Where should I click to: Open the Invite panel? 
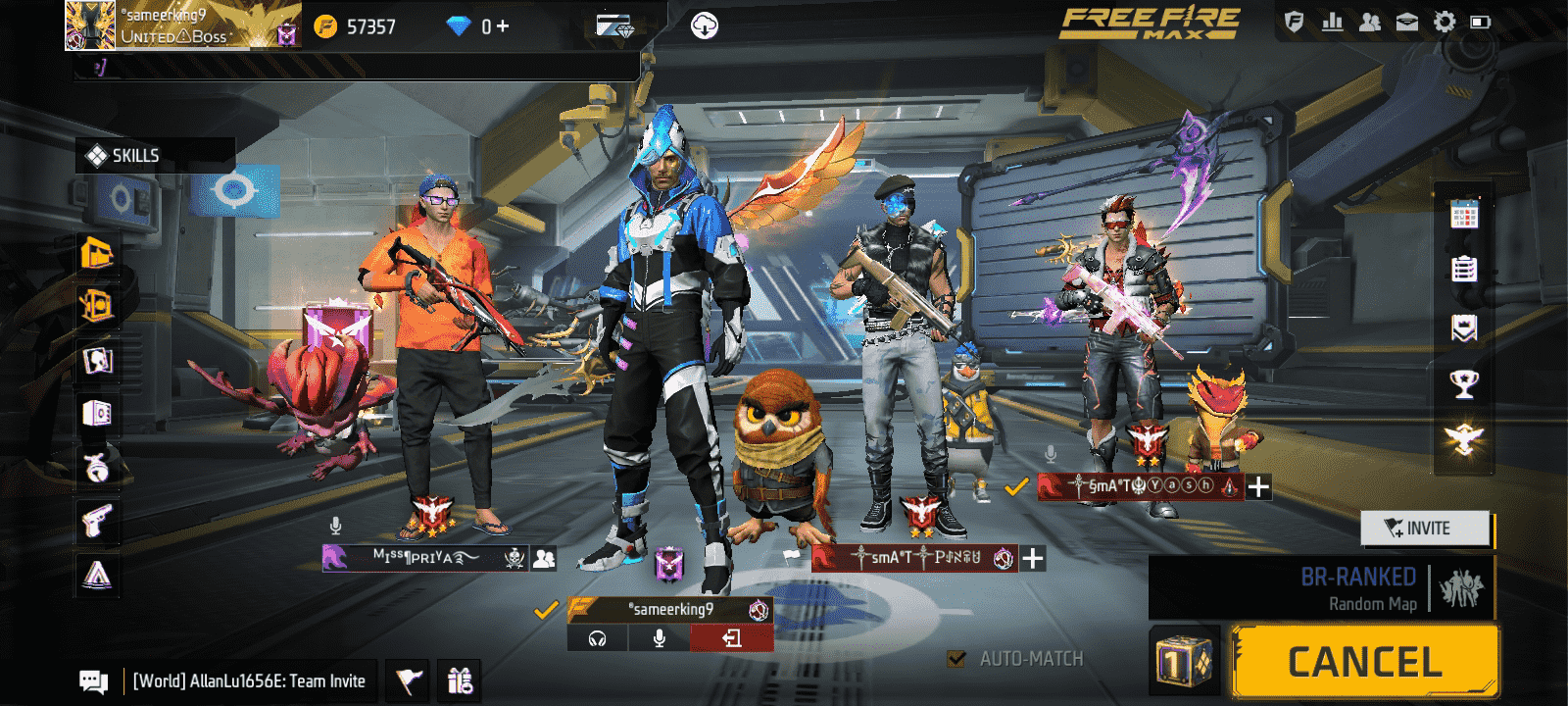coord(1426,529)
